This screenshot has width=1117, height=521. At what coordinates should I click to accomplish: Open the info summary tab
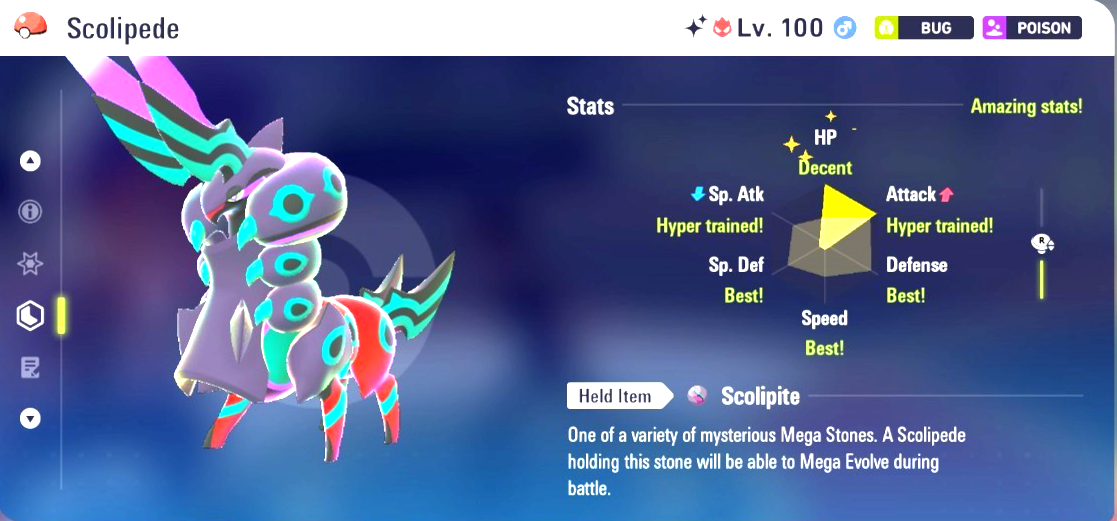[x=30, y=212]
